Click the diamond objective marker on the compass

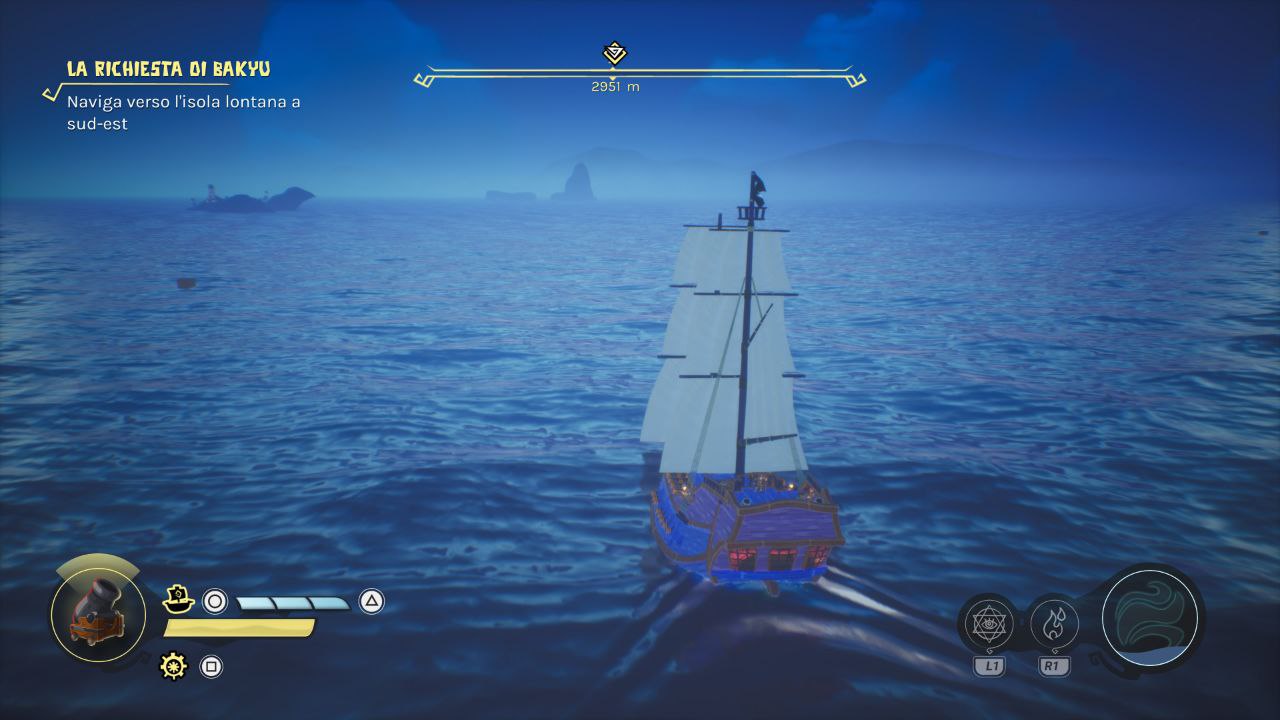pyautogui.click(x=613, y=53)
